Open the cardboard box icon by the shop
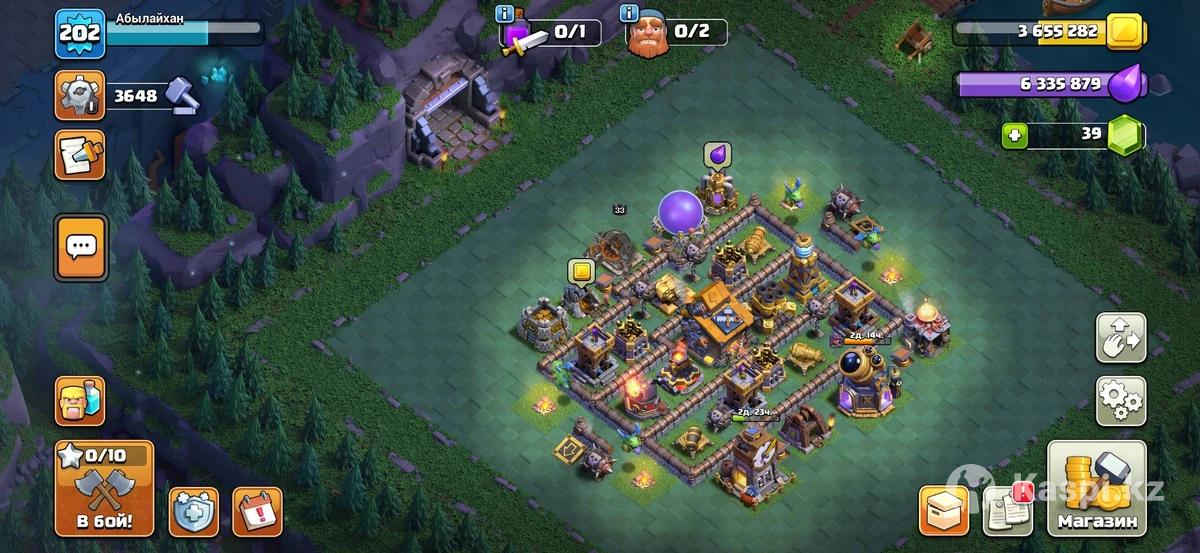The width and height of the screenshot is (1200, 553). (944, 510)
